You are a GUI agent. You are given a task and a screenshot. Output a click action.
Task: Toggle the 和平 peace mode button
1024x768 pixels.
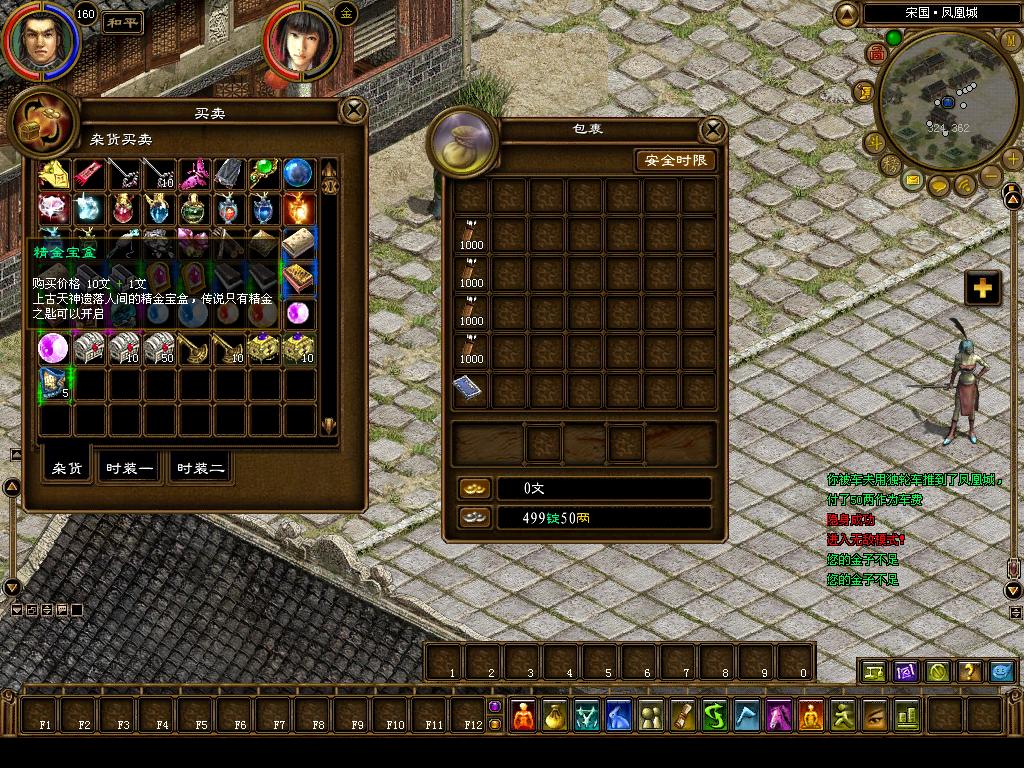pyautogui.click(x=122, y=20)
